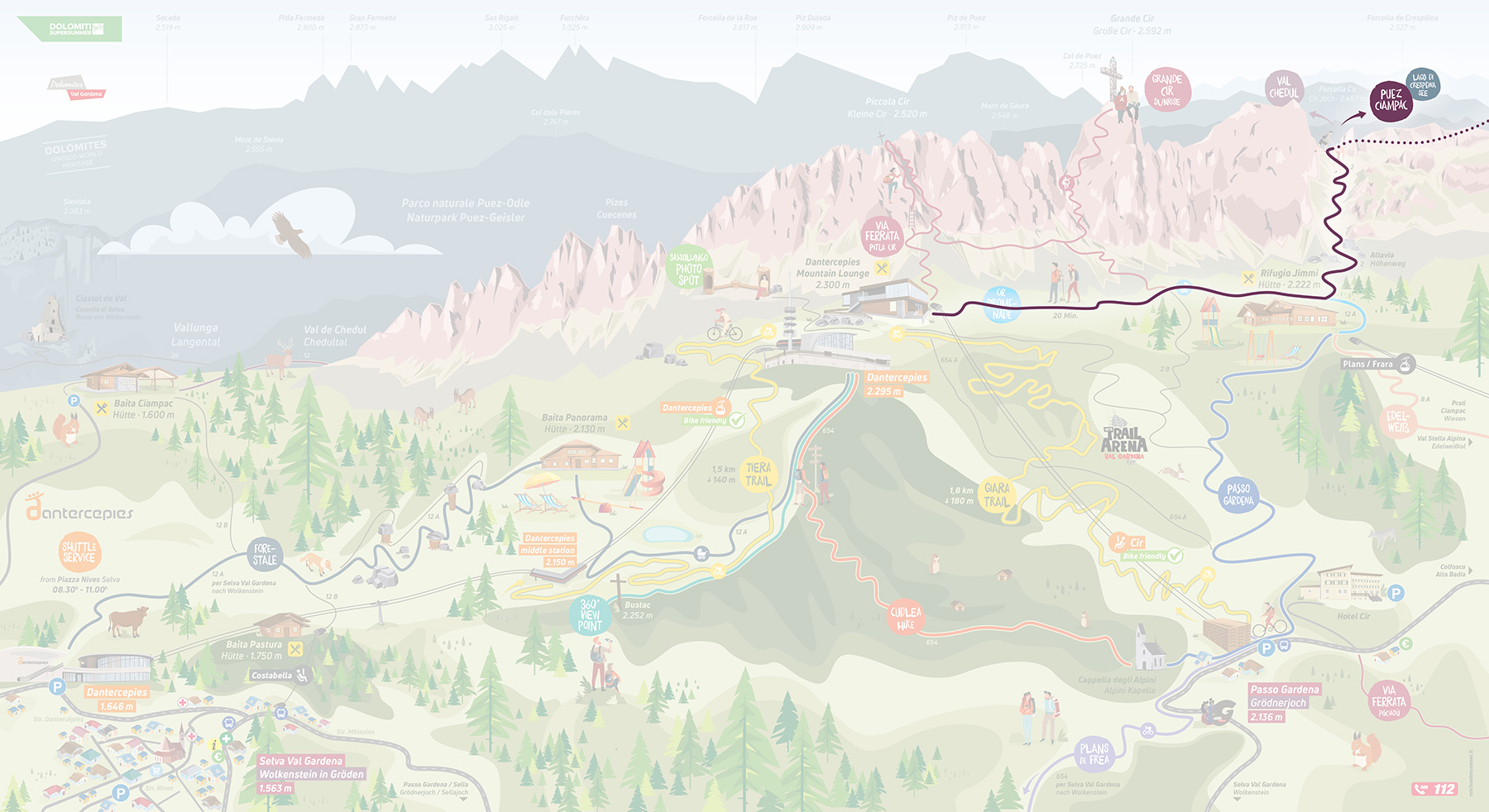Show the Shuttle Service info bubble
The height and width of the screenshot is (812, 1489).
[x=79, y=552]
